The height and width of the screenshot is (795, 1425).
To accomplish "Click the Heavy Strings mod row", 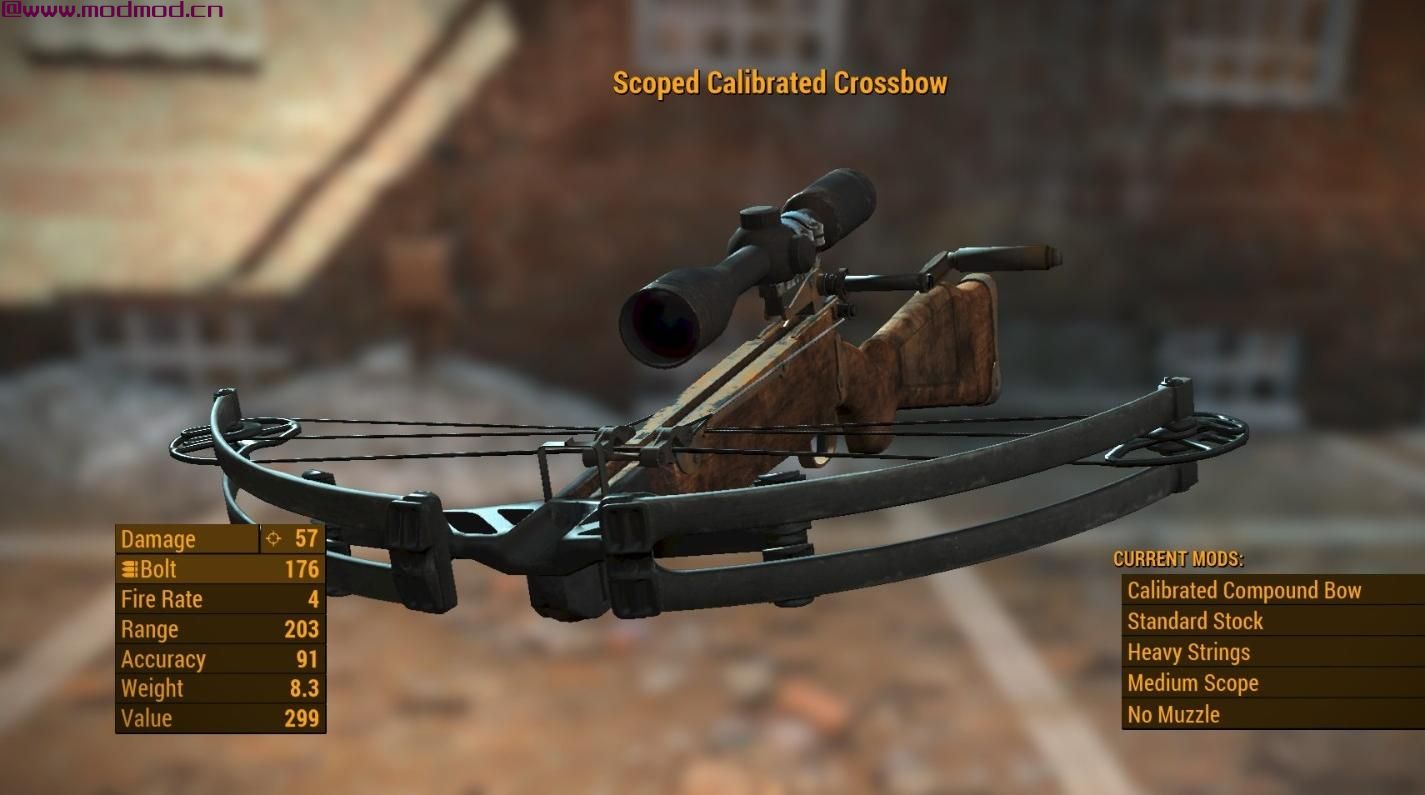I will tap(1188, 653).
